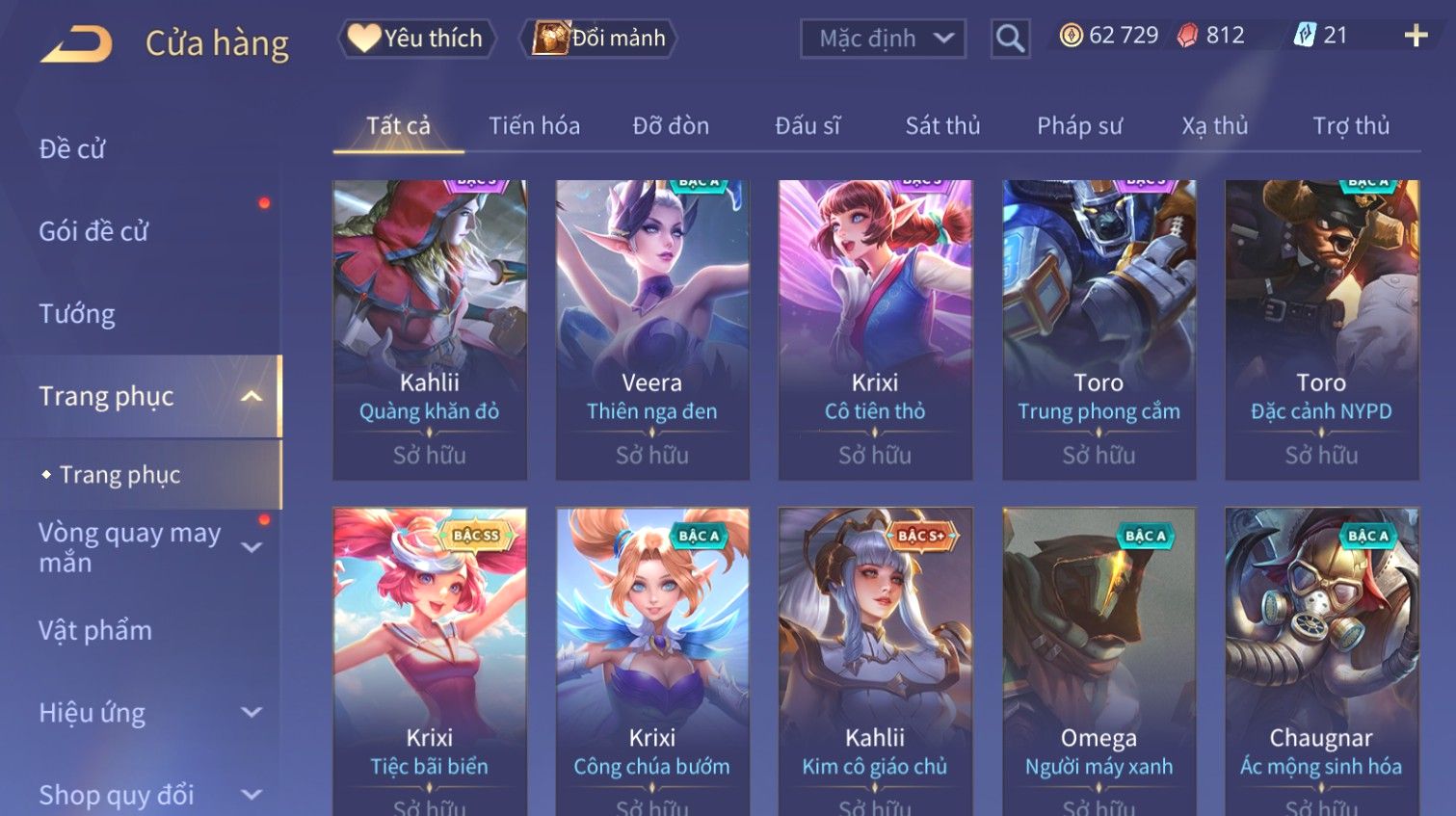The image size is (1456, 816).
Task: View the Trợ thủ category
Action: 1351,126
